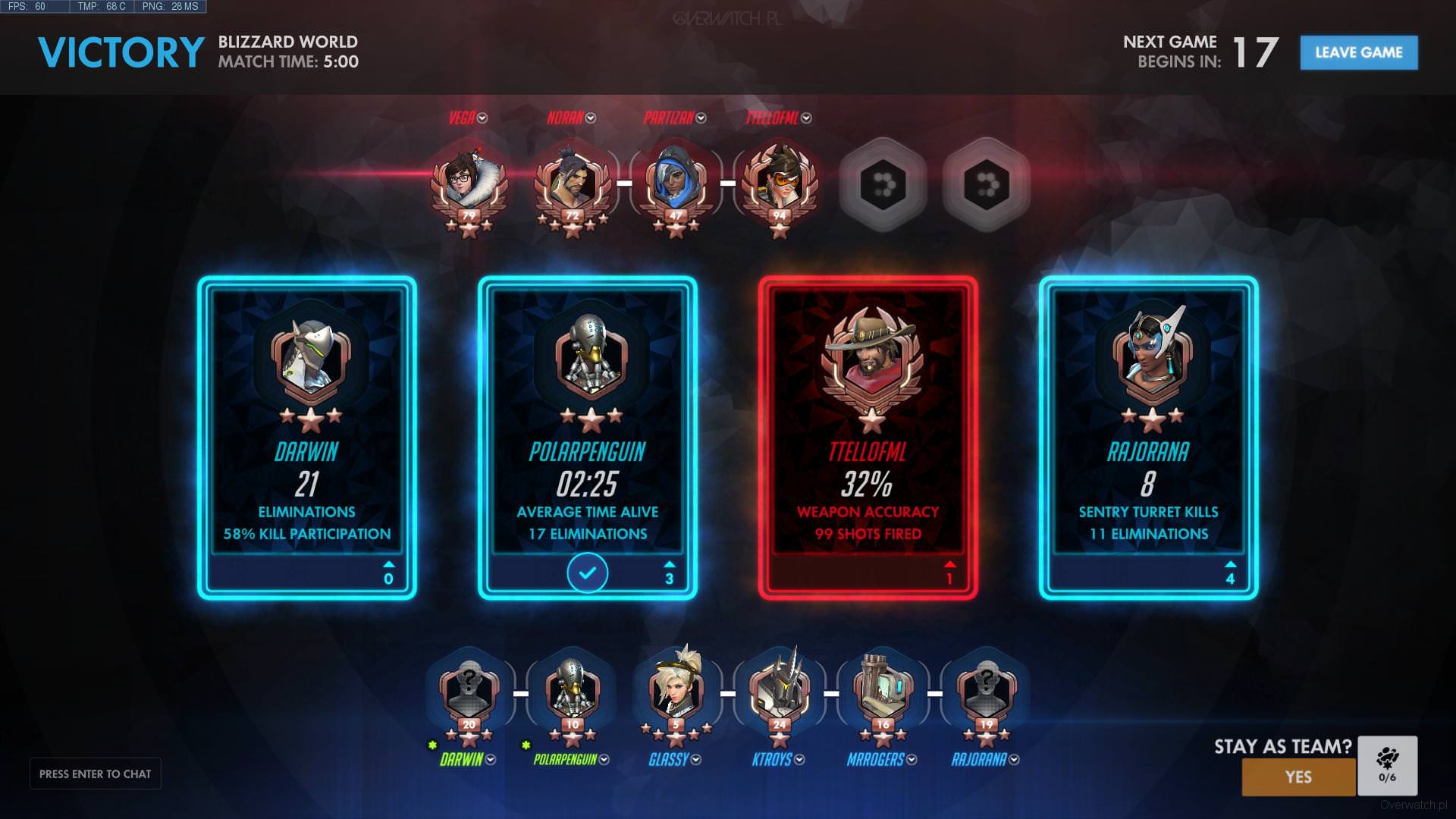1456x819 pixels.
Task: Open dropdown next to Rajorana's name tag
Action: point(1014,760)
